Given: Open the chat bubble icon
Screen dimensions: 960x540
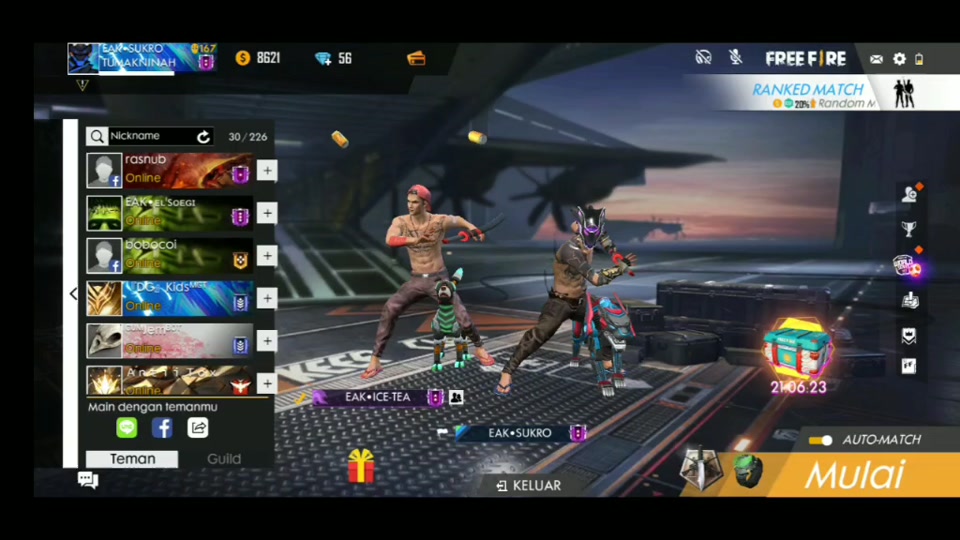Looking at the screenshot, I should click(88, 481).
